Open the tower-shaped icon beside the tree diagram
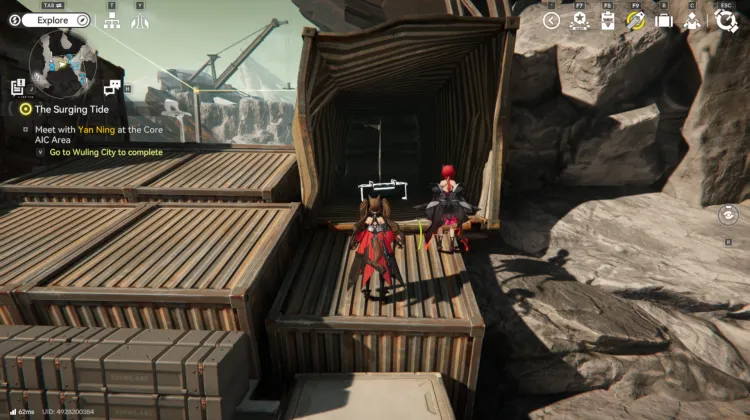This screenshot has width=750, height=420. (x=140, y=20)
